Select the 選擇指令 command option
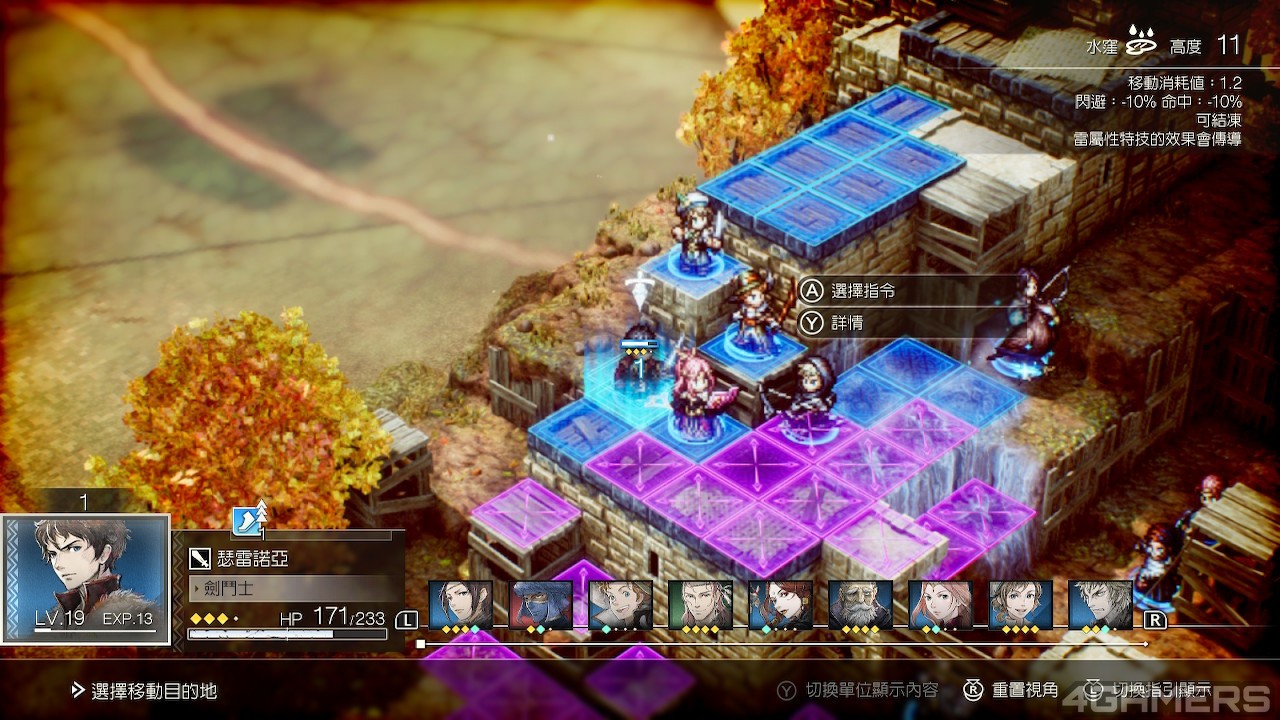 862,291
